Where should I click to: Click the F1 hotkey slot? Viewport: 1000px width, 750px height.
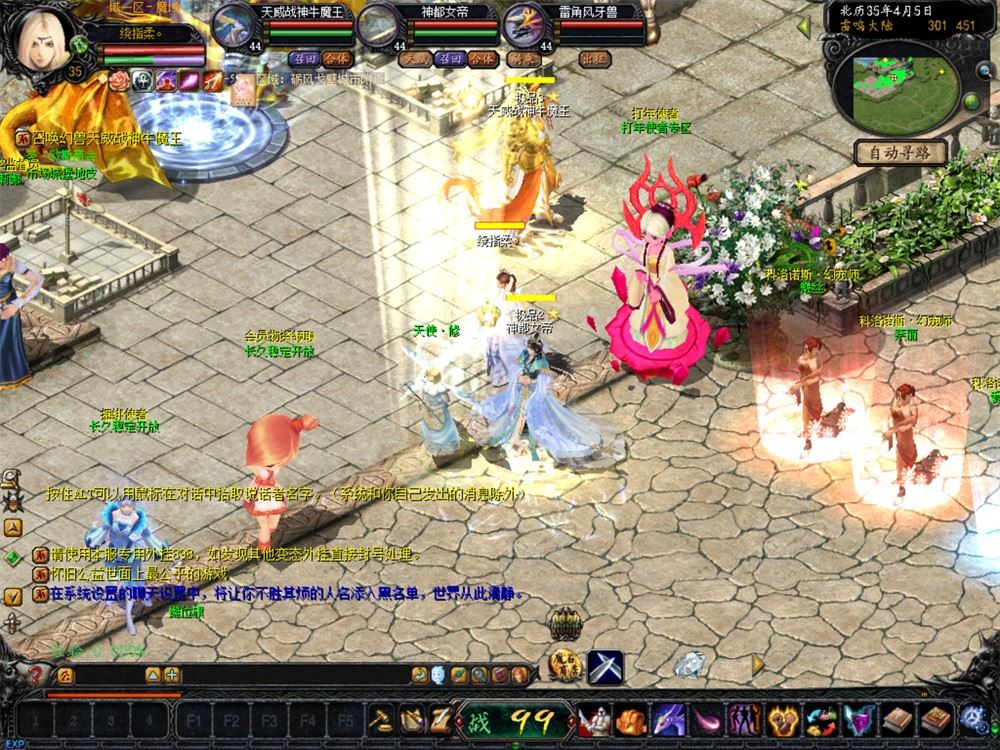click(192, 719)
